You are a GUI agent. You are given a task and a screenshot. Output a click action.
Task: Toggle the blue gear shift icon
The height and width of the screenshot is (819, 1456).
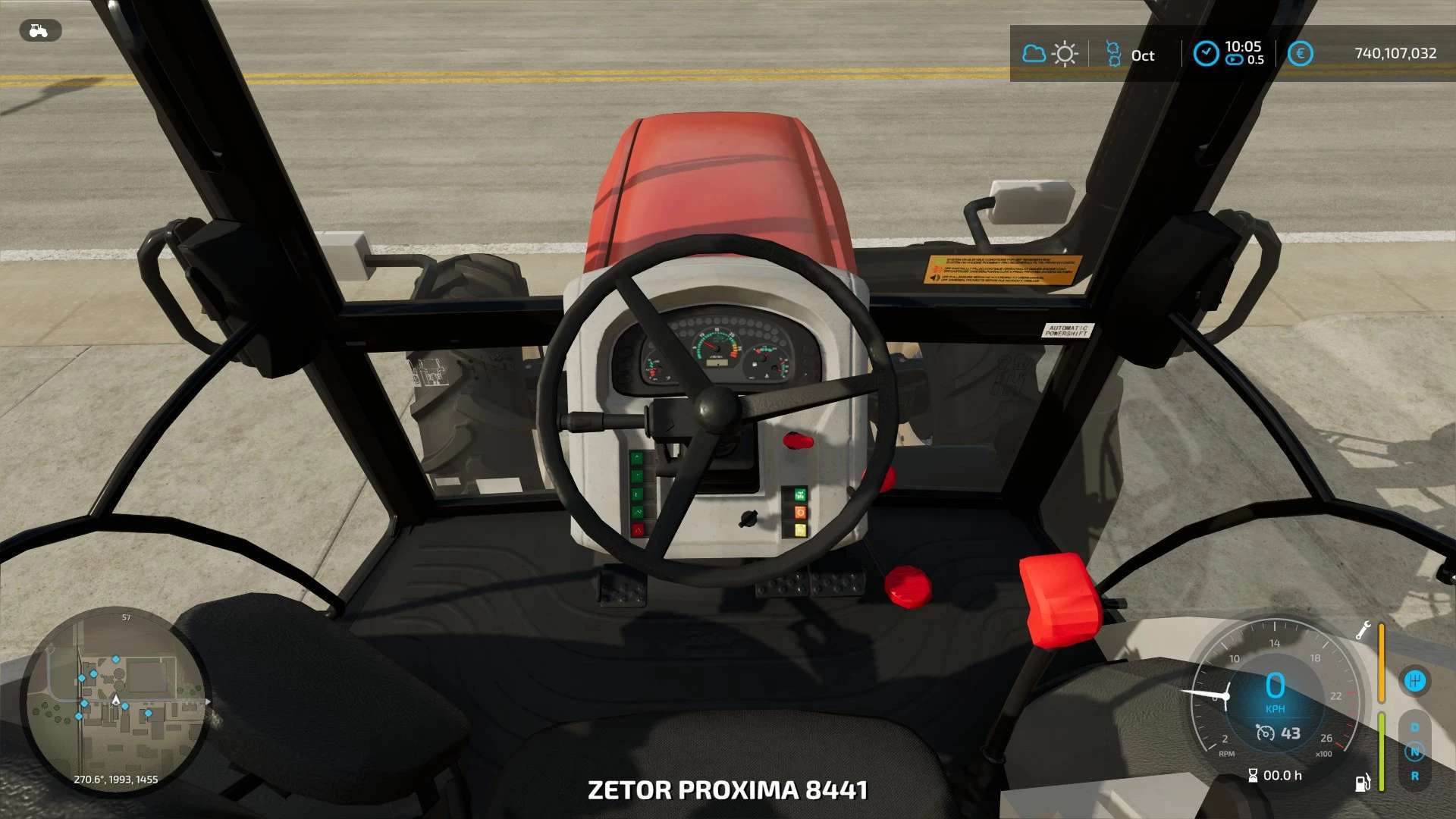[1414, 680]
